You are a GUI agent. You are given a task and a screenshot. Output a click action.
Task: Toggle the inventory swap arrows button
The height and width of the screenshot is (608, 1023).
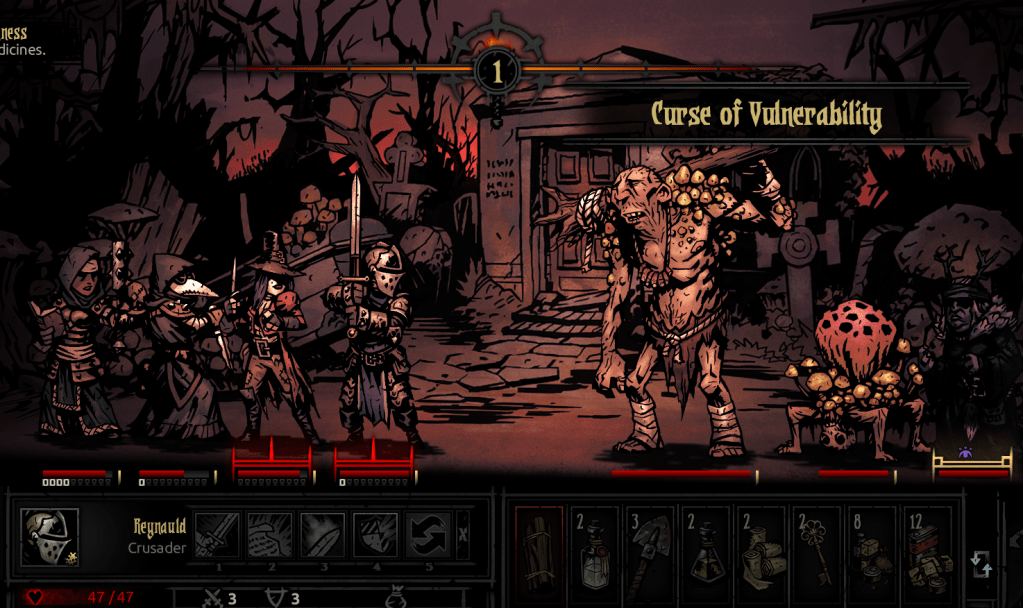(981, 563)
